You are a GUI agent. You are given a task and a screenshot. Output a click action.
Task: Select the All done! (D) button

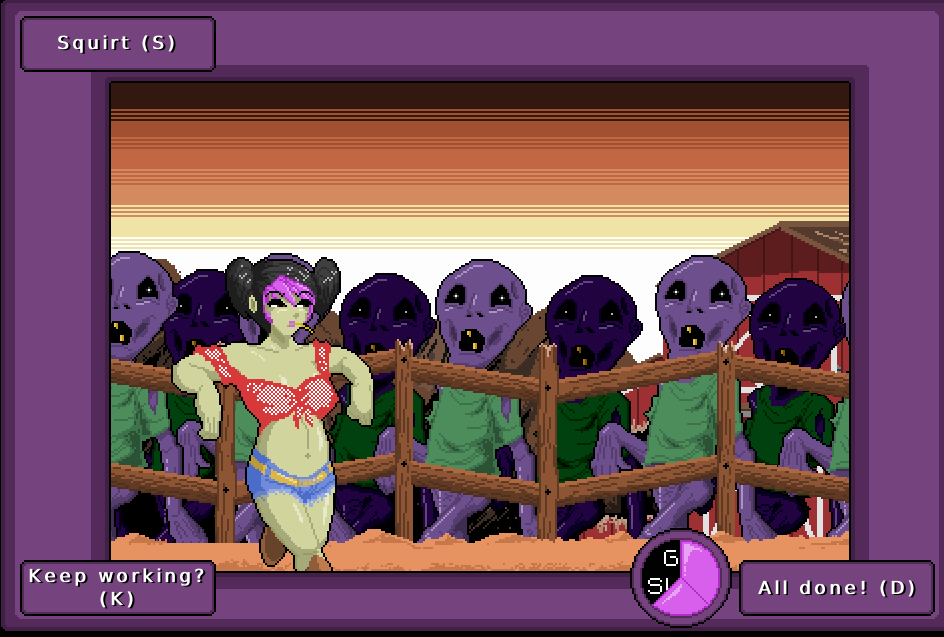tap(836, 588)
